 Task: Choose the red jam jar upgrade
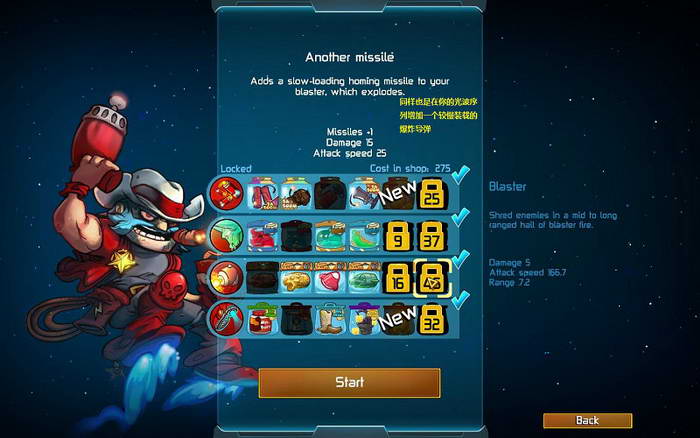click(262, 319)
